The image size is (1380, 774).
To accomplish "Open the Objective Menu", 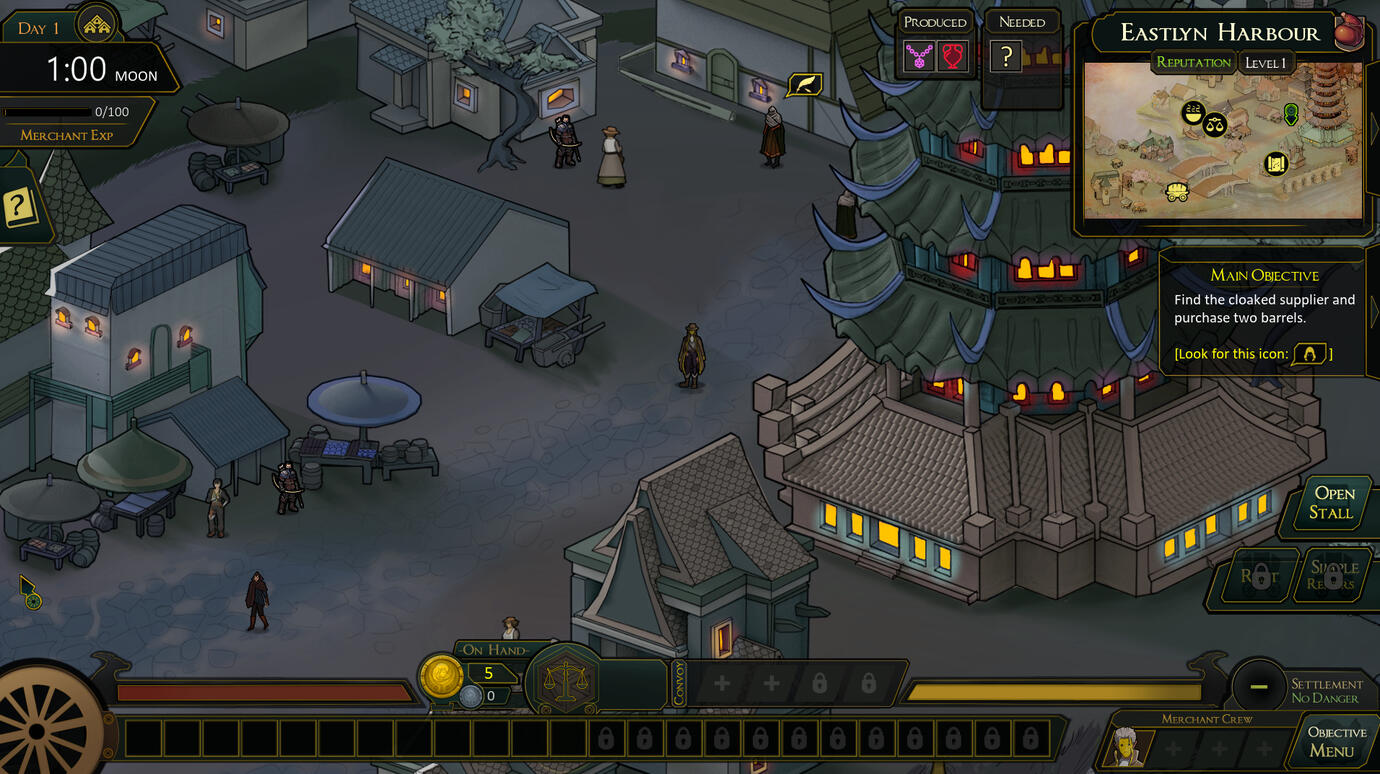I will coord(1336,741).
